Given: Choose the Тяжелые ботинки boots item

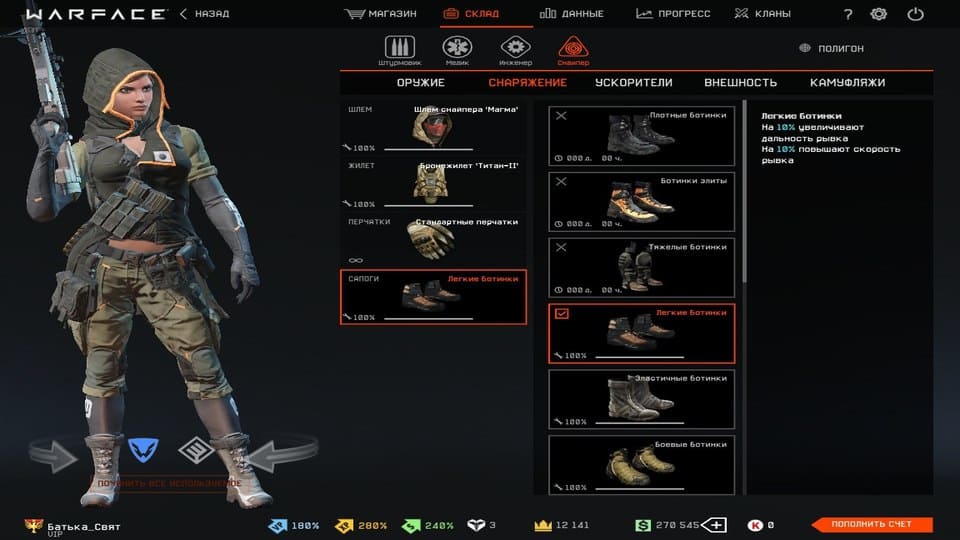Looking at the screenshot, I should click(641, 267).
